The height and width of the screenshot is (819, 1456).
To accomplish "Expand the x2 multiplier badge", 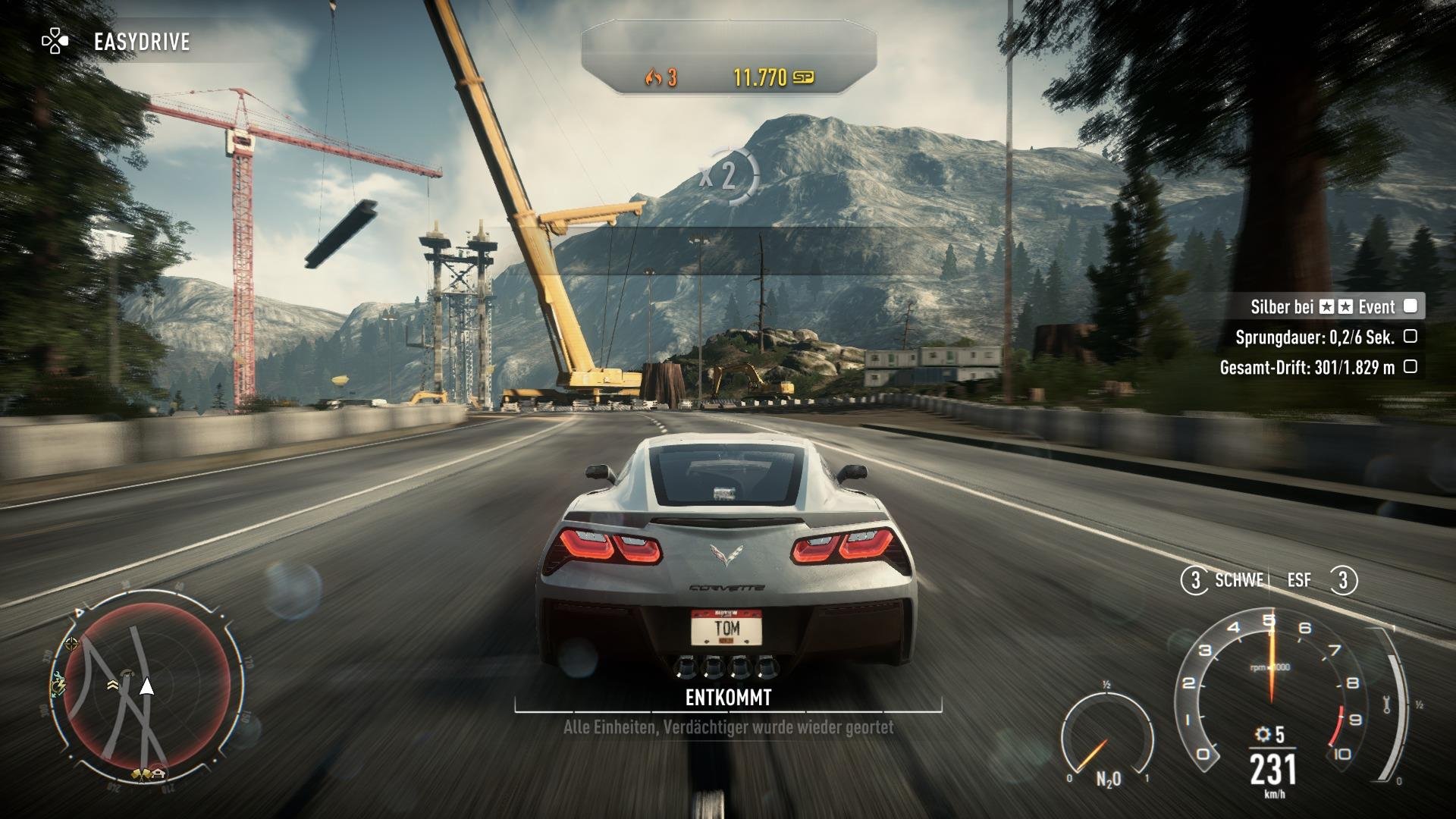I will tap(730, 174).
